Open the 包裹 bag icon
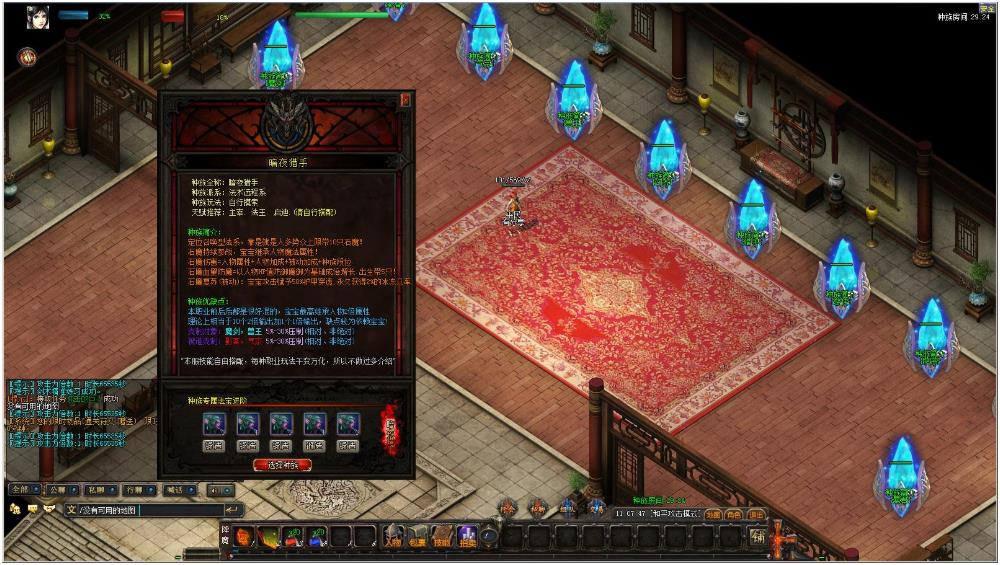 pos(417,537)
